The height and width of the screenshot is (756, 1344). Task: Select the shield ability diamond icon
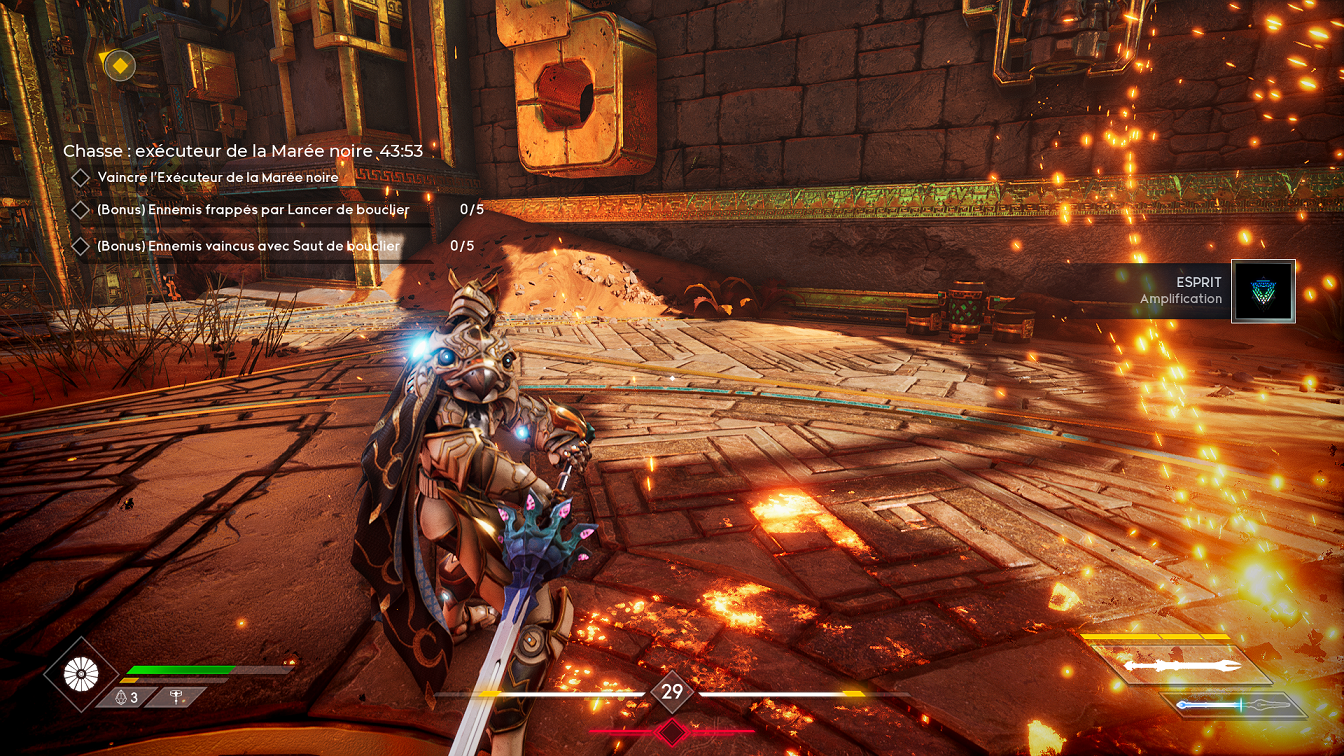pyautogui.click(x=81, y=674)
